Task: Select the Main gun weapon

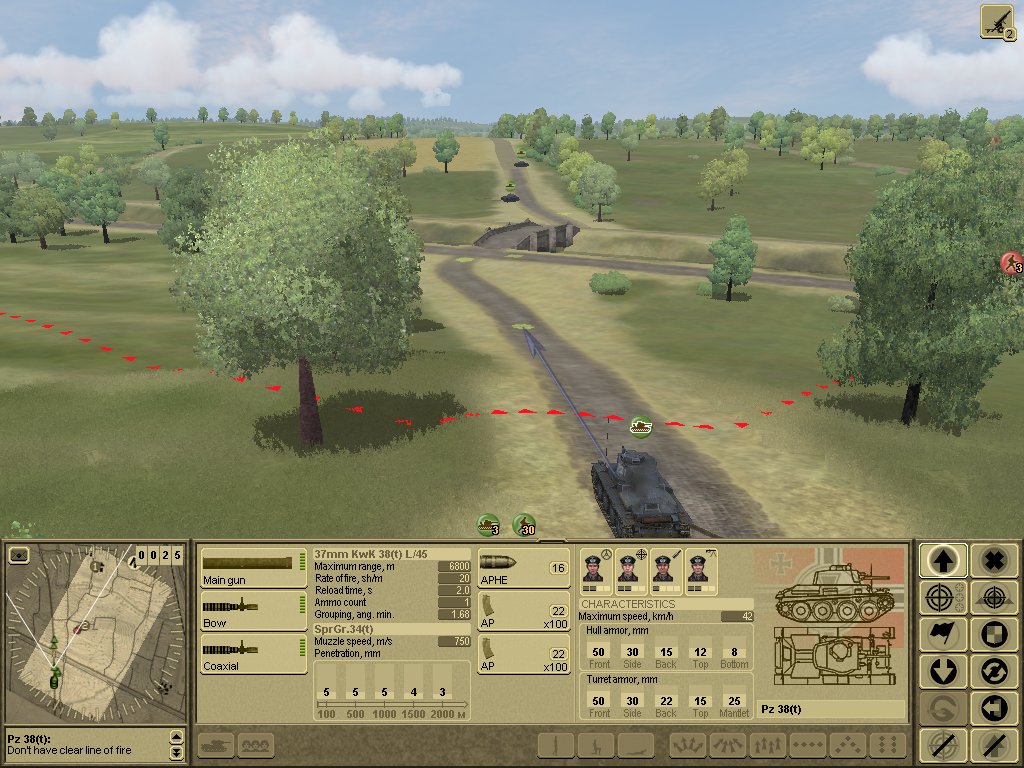Action: click(x=253, y=567)
